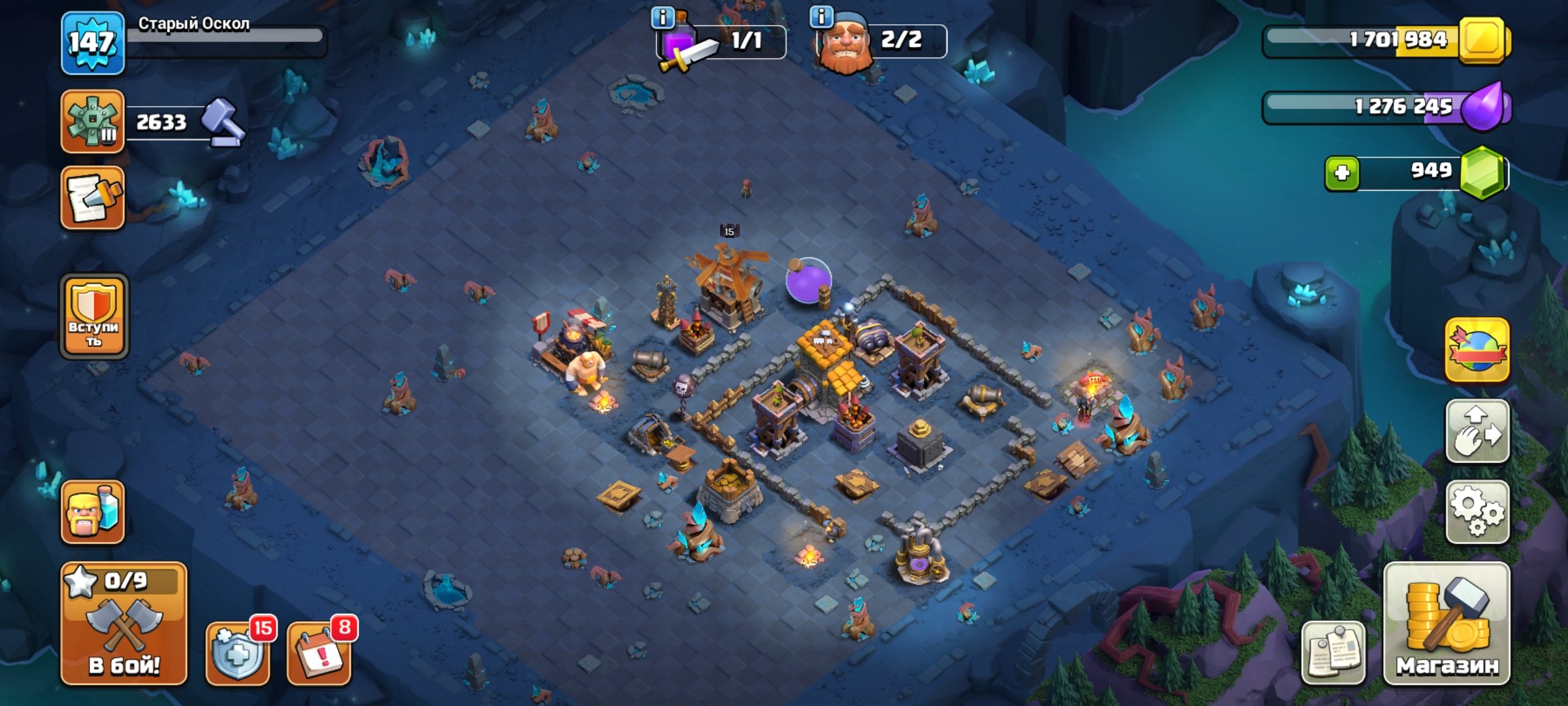
Task: Toggle the layout editor hand icon
Action: [x=1478, y=431]
